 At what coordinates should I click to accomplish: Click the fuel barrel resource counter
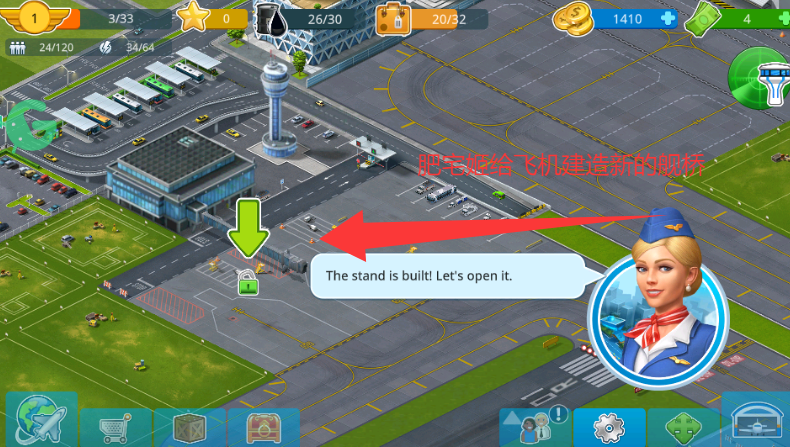tap(298, 18)
